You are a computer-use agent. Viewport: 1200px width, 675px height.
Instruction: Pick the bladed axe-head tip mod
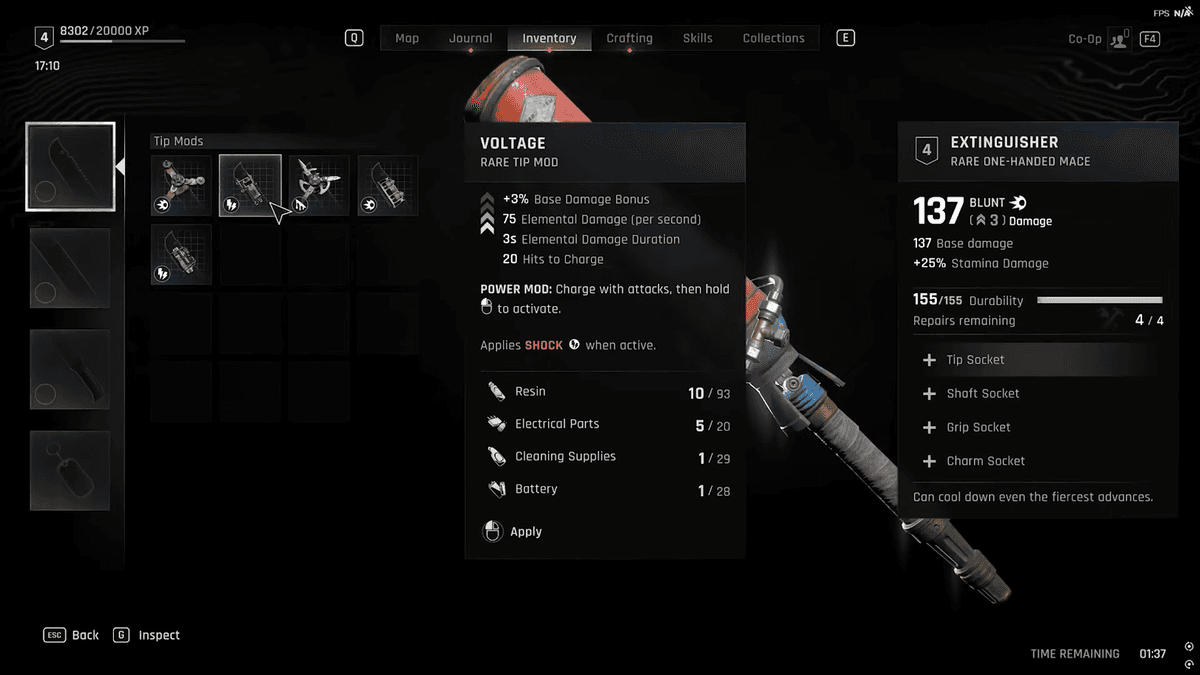319,185
